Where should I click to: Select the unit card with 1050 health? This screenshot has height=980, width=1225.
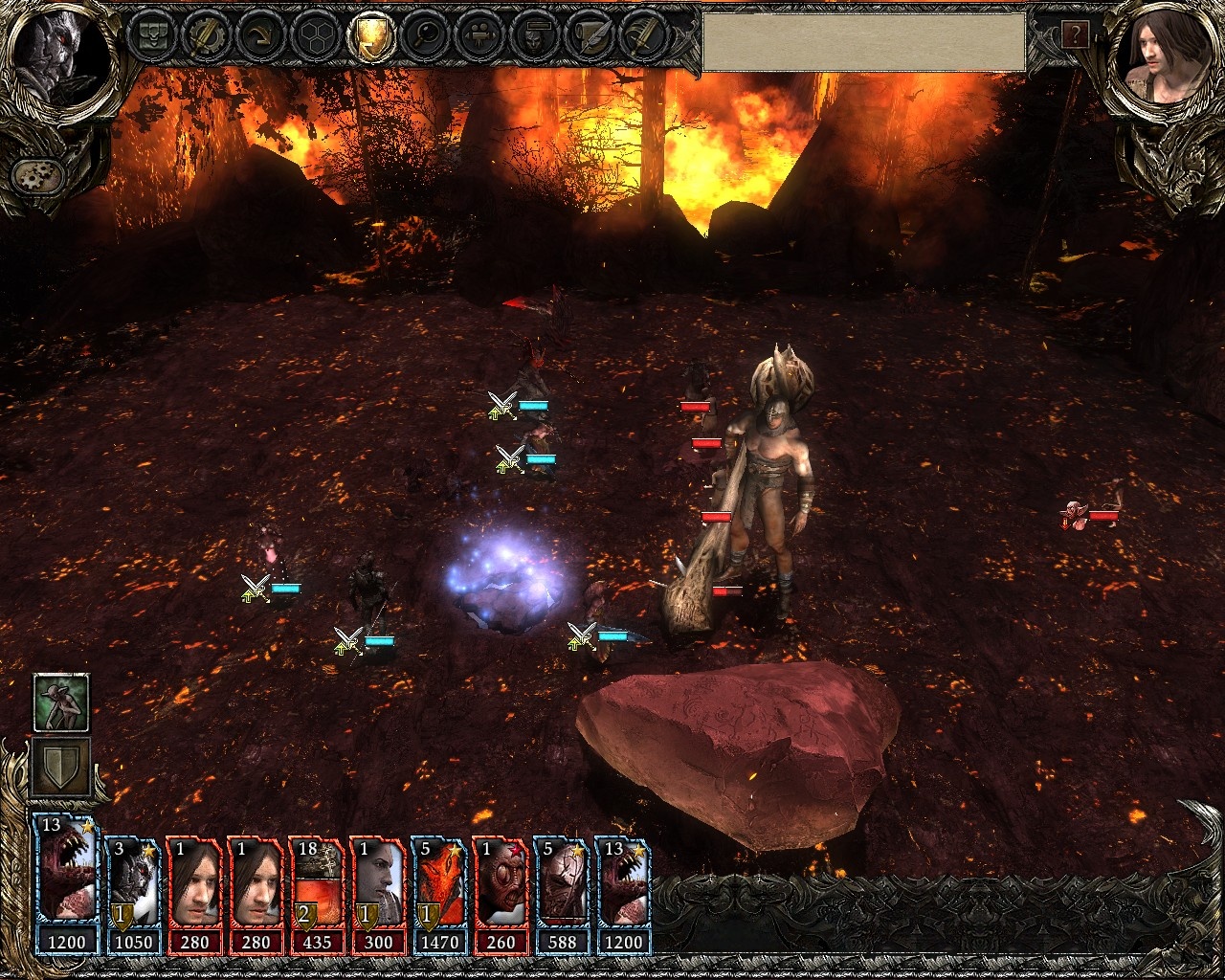point(134,895)
